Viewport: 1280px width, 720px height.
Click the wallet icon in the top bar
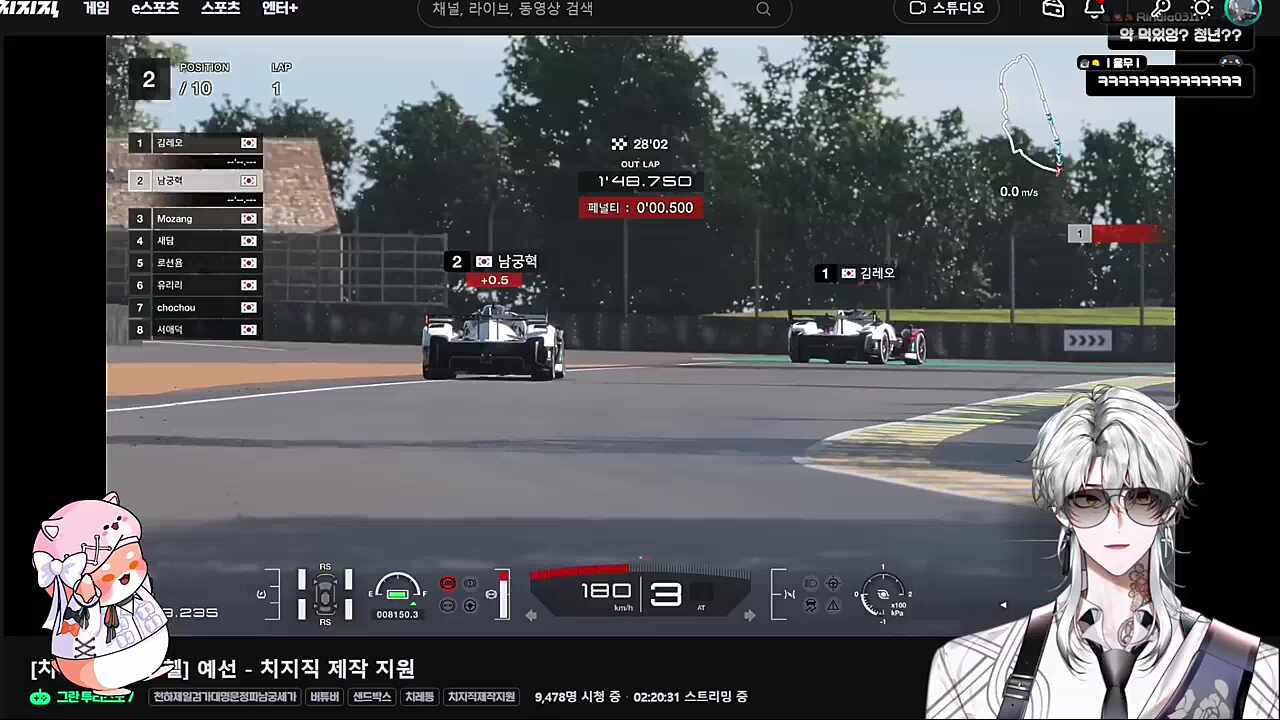1053,8
